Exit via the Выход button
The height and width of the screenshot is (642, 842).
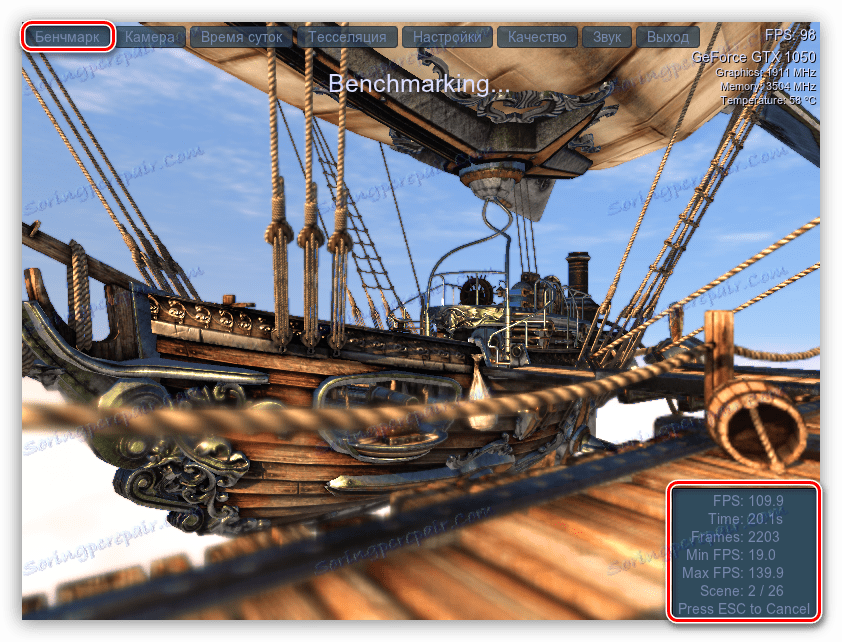(667, 37)
